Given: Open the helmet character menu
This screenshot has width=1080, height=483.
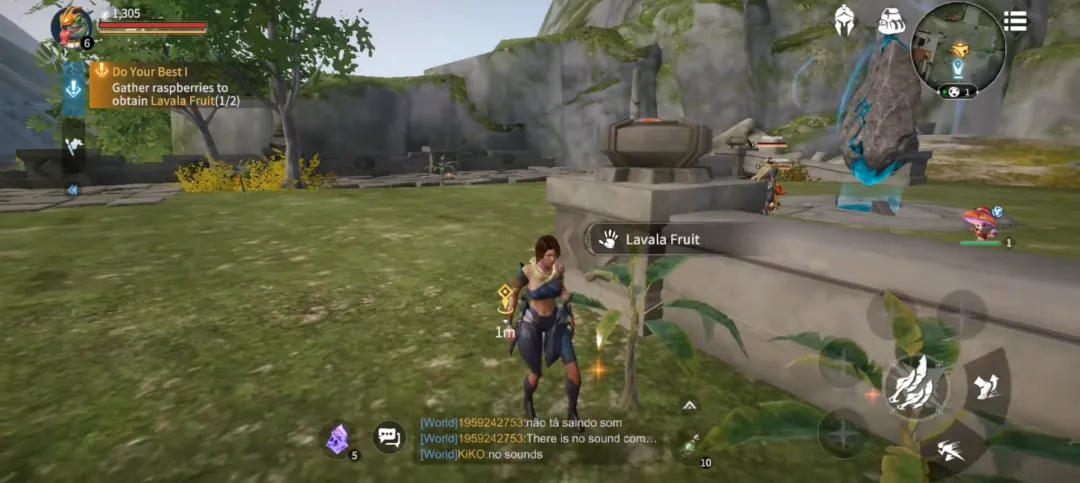Looking at the screenshot, I should 845,20.
